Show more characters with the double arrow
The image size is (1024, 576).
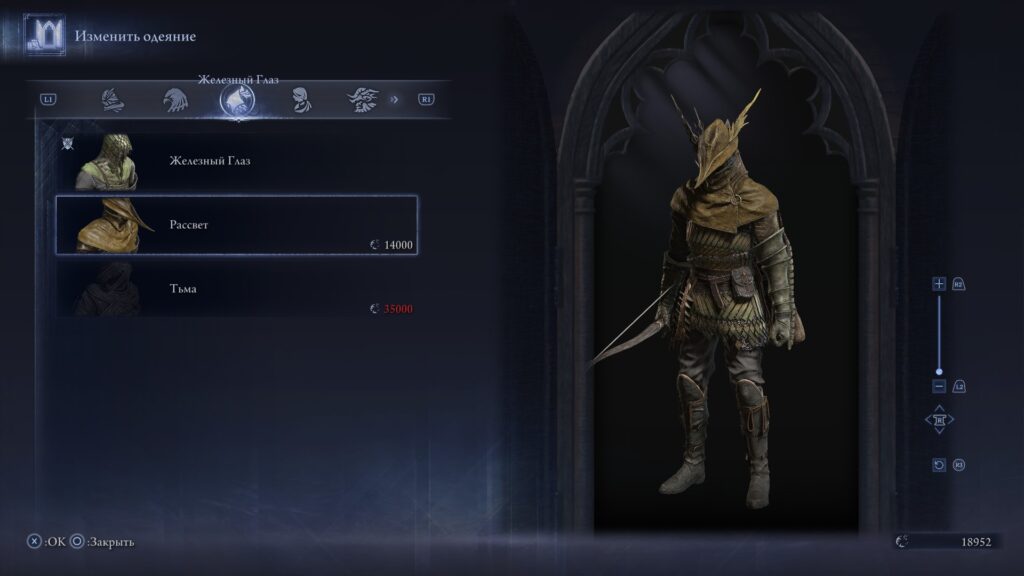coord(394,99)
